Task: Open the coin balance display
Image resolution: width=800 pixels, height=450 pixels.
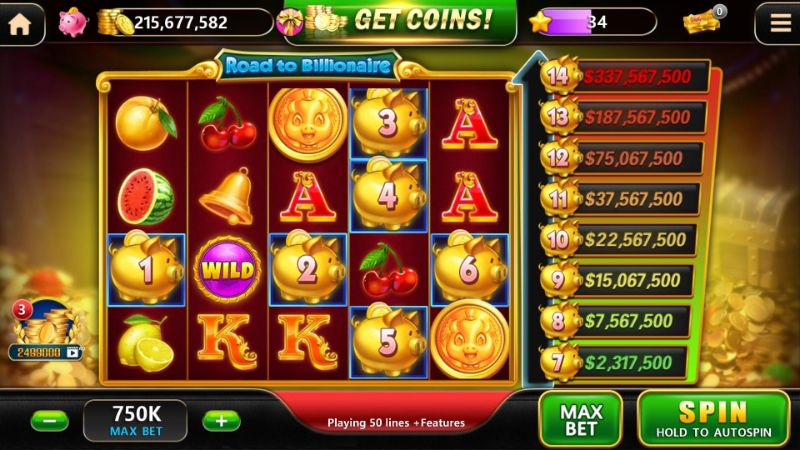Action: [x=185, y=22]
